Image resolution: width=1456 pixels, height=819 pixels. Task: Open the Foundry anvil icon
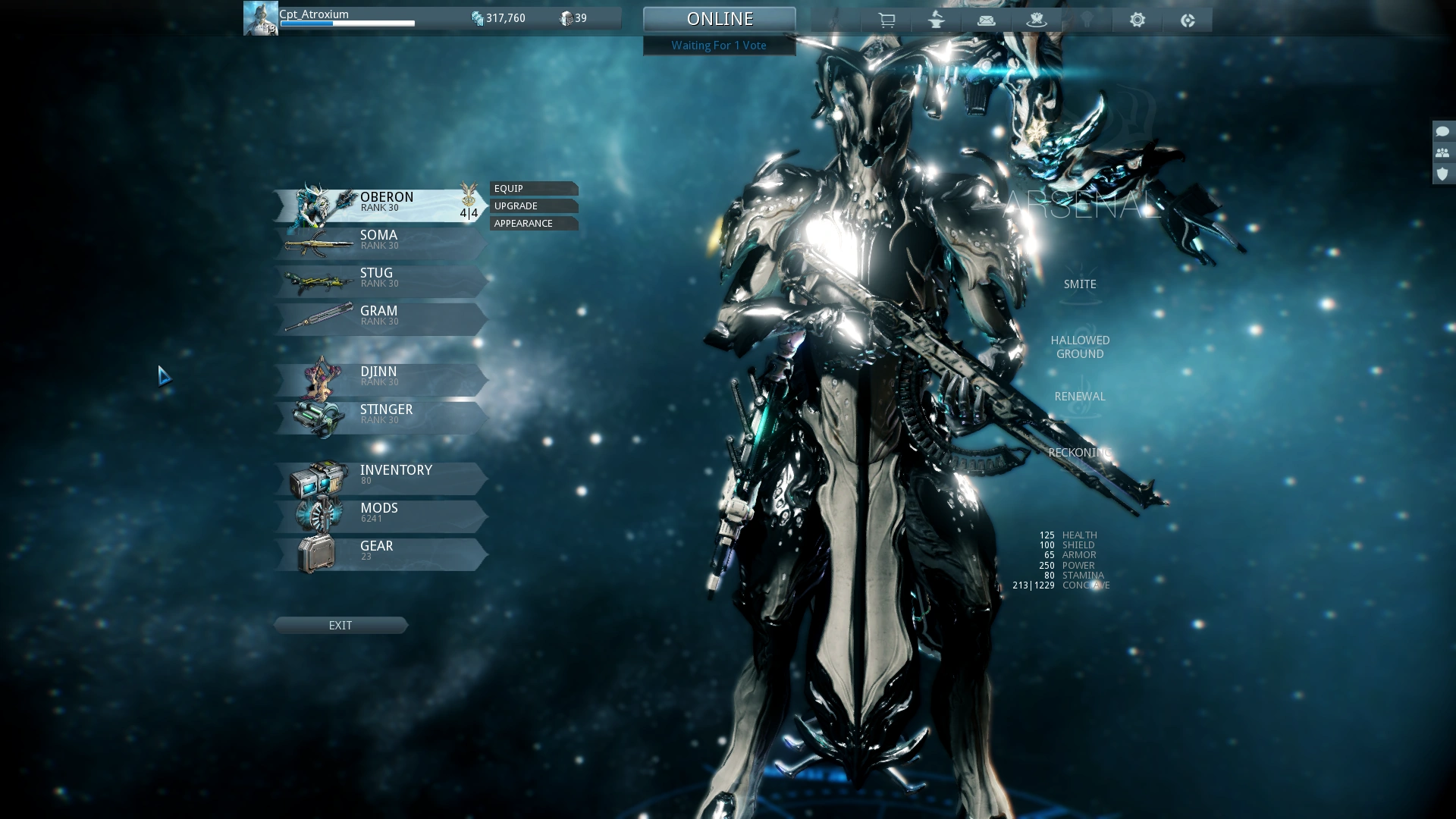937,20
